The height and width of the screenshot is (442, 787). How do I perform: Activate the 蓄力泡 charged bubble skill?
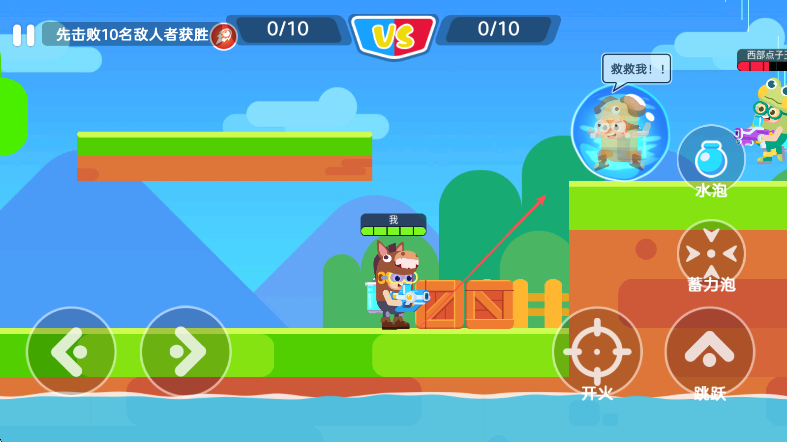[711, 252]
